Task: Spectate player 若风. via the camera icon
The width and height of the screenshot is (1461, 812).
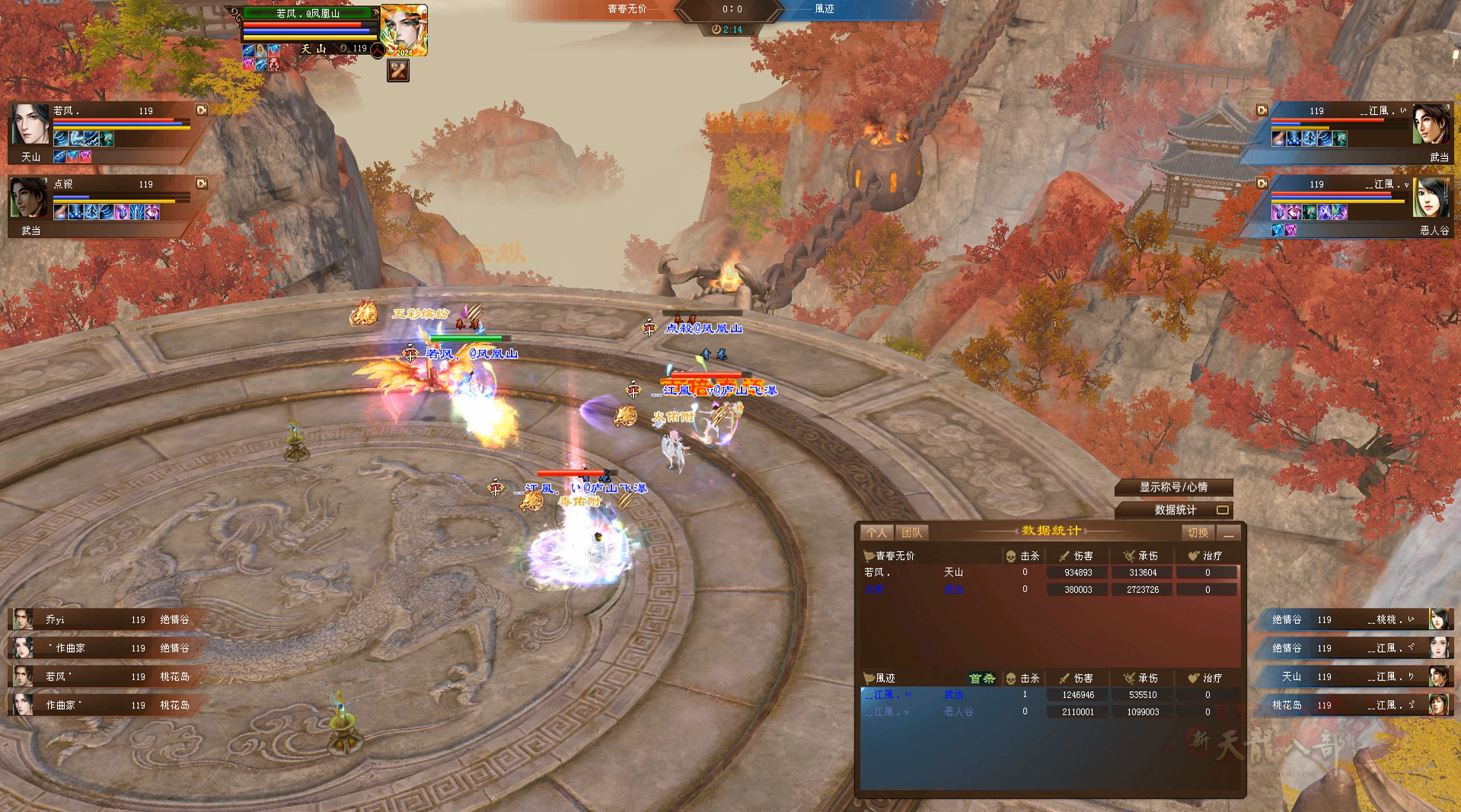Action: 202,110
